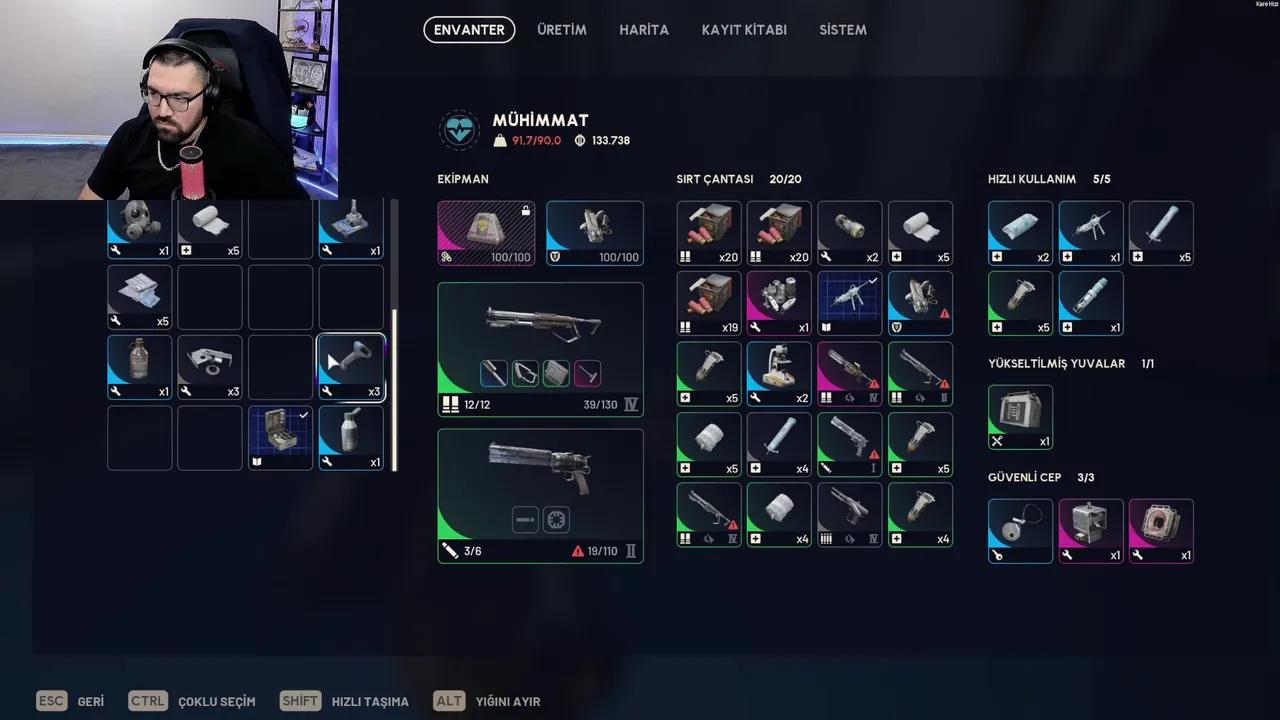This screenshot has width=1280, height=720.
Task: Click the locked pink equipment slot showing 100/100
Action: pyautogui.click(x=486, y=233)
